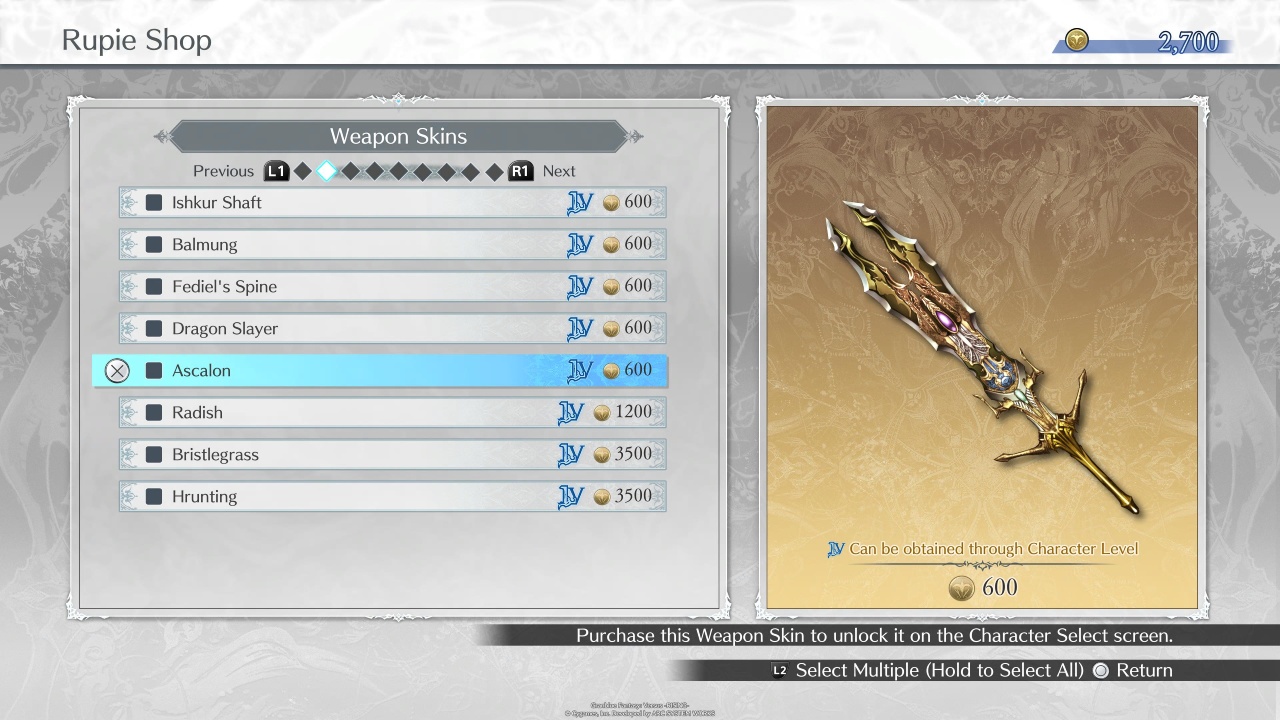Tick the Dragon Slayer checkbox
The image size is (1280, 720).
(x=153, y=328)
